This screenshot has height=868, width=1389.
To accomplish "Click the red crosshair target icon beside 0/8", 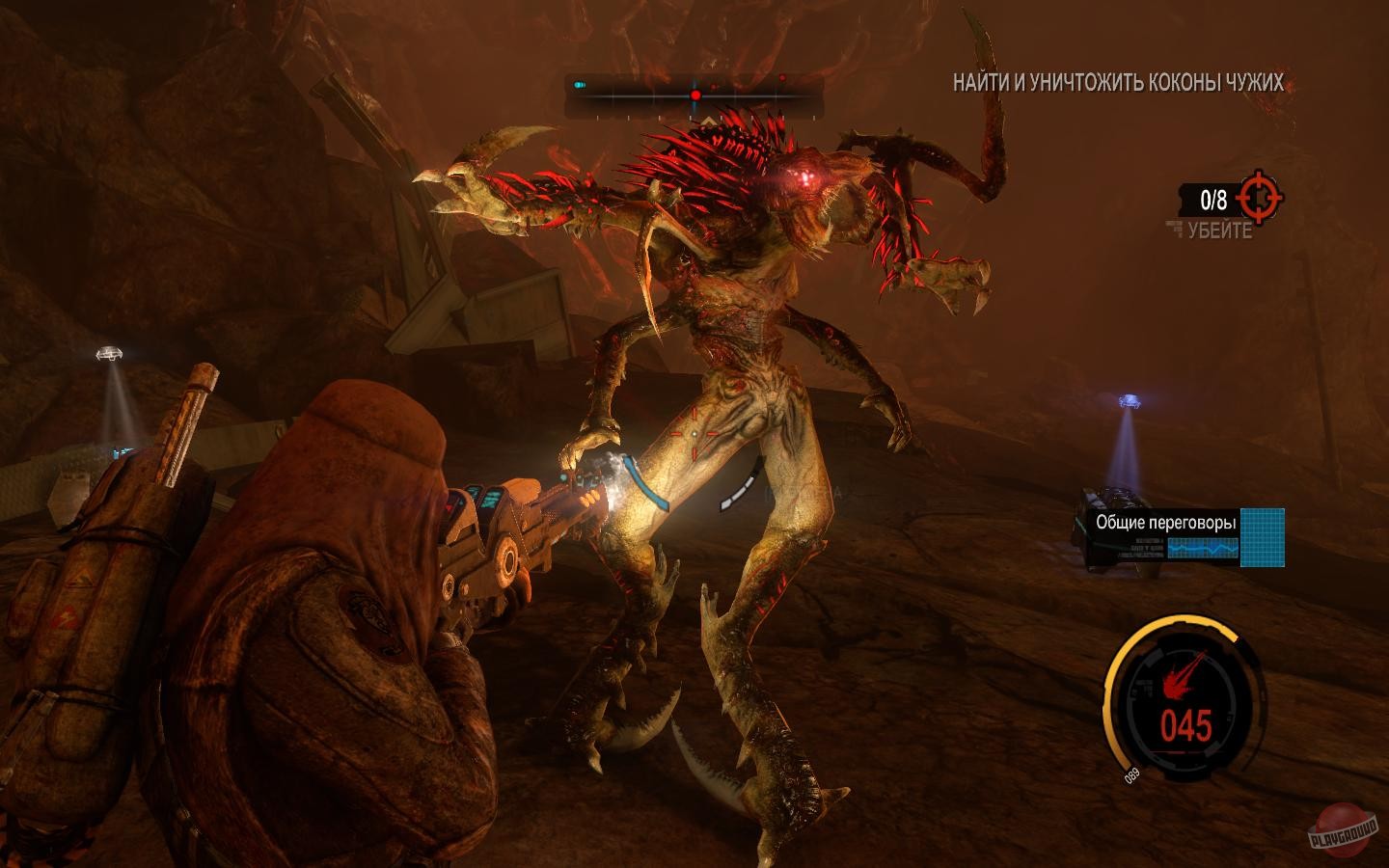I will tap(1258, 199).
